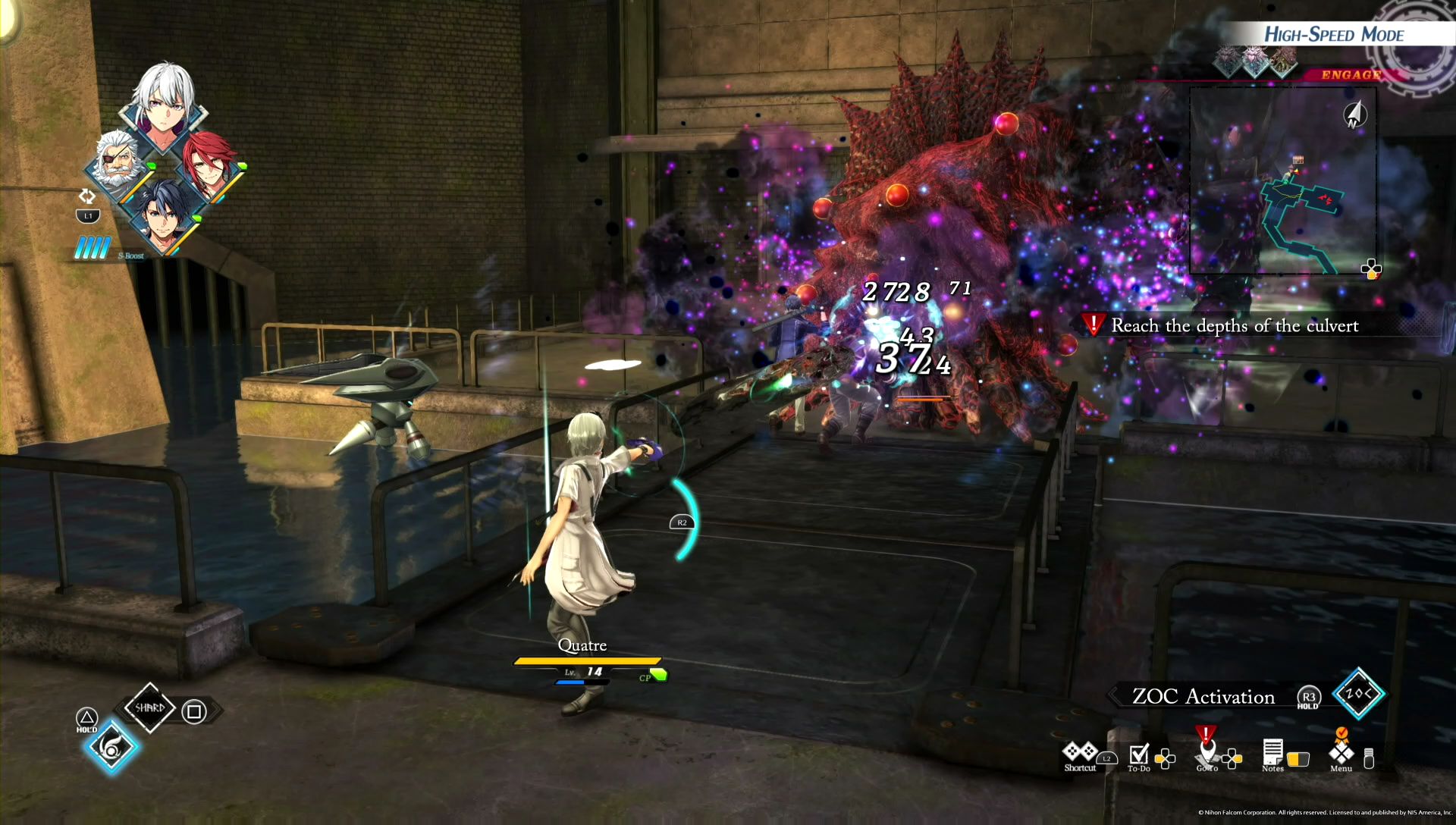Screen dimensions: 1456x825
Task: Activate the S-Boost gauge
Action: pyautogui.click(x=94, y=248)
